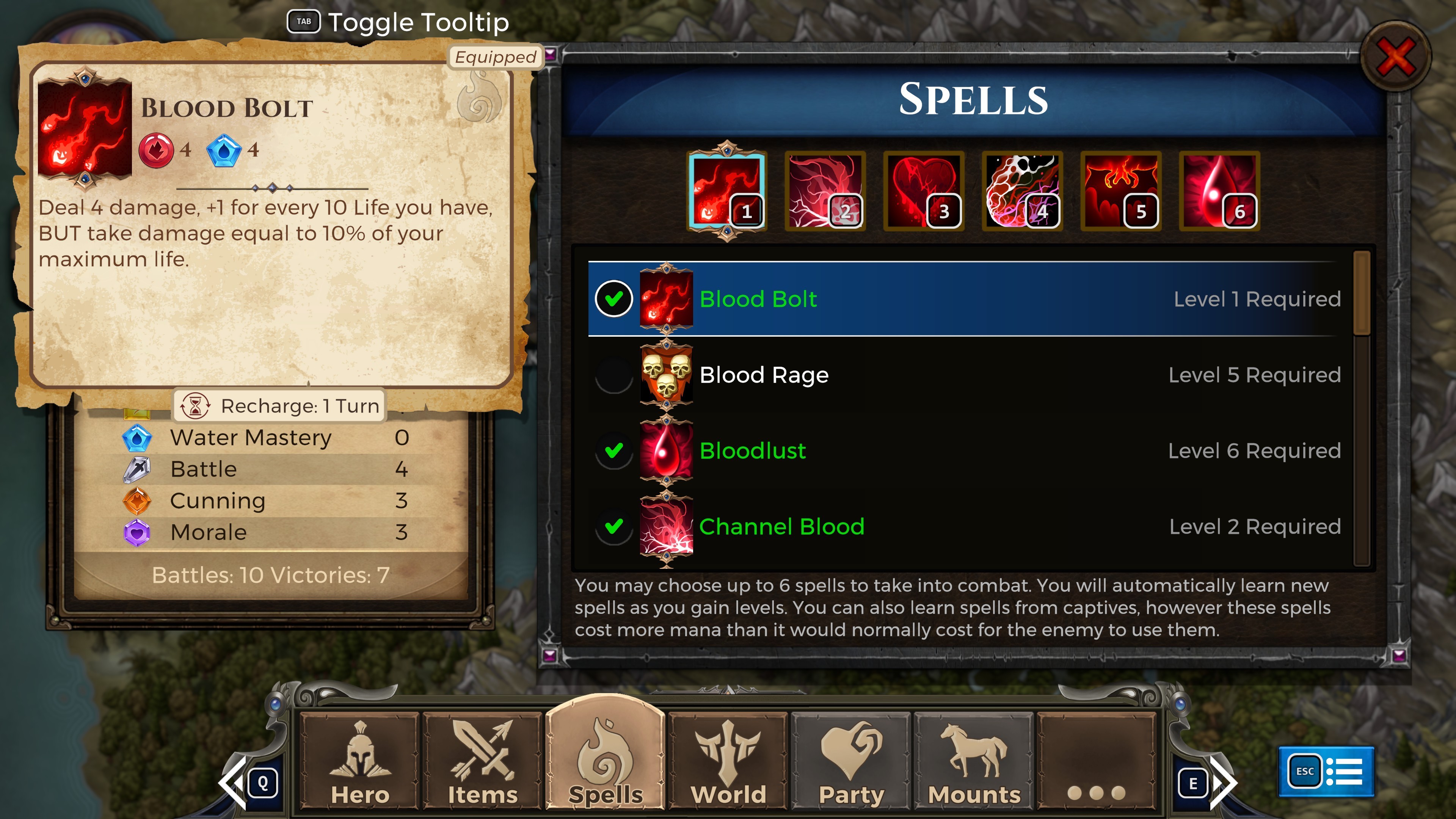Viewport: 1456px width, 819px height.
Task: Select equipped spell slot 2
Action: 825,191
